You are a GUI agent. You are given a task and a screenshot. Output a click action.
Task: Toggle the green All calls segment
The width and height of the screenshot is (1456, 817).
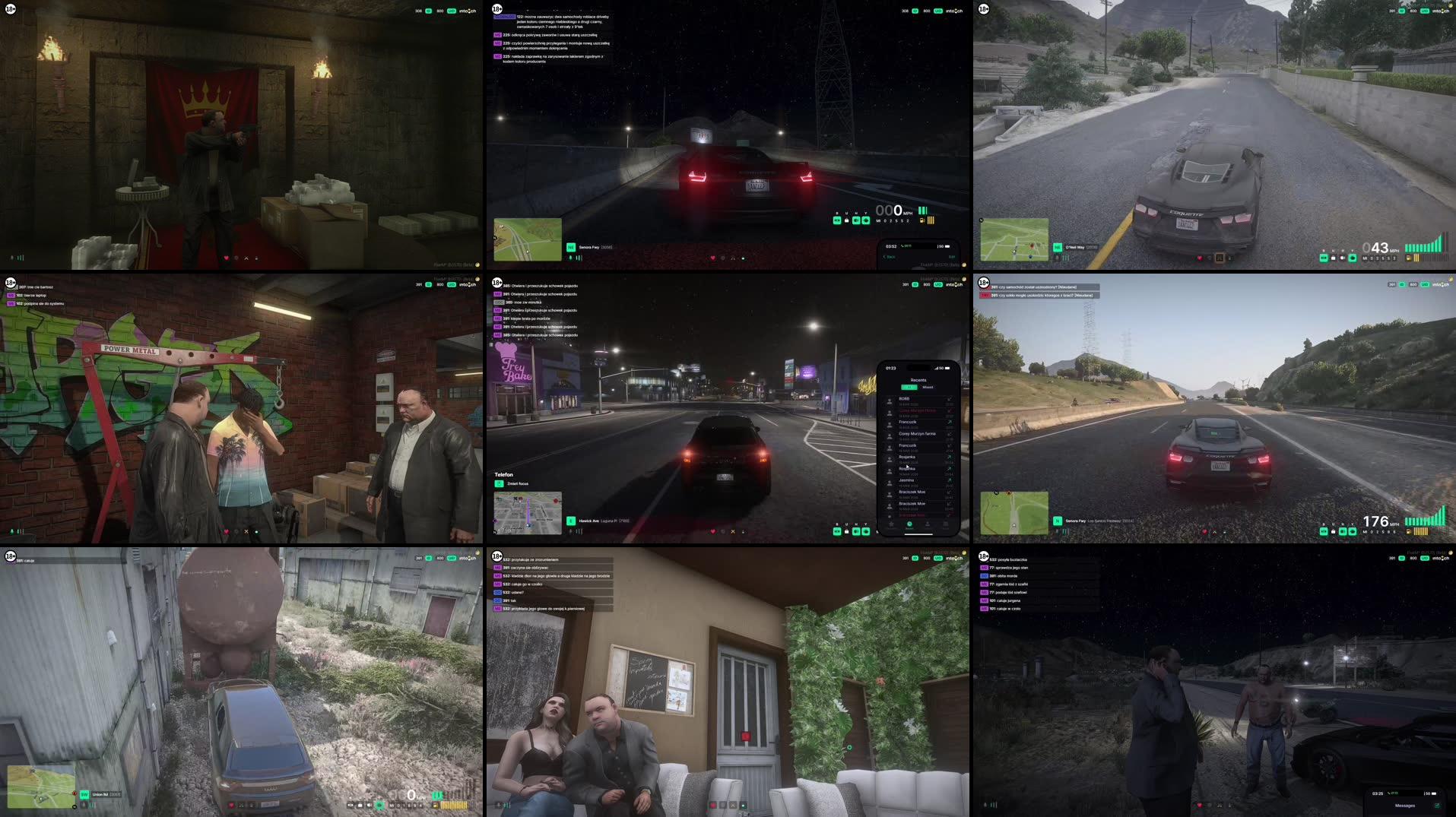(909, 388)
